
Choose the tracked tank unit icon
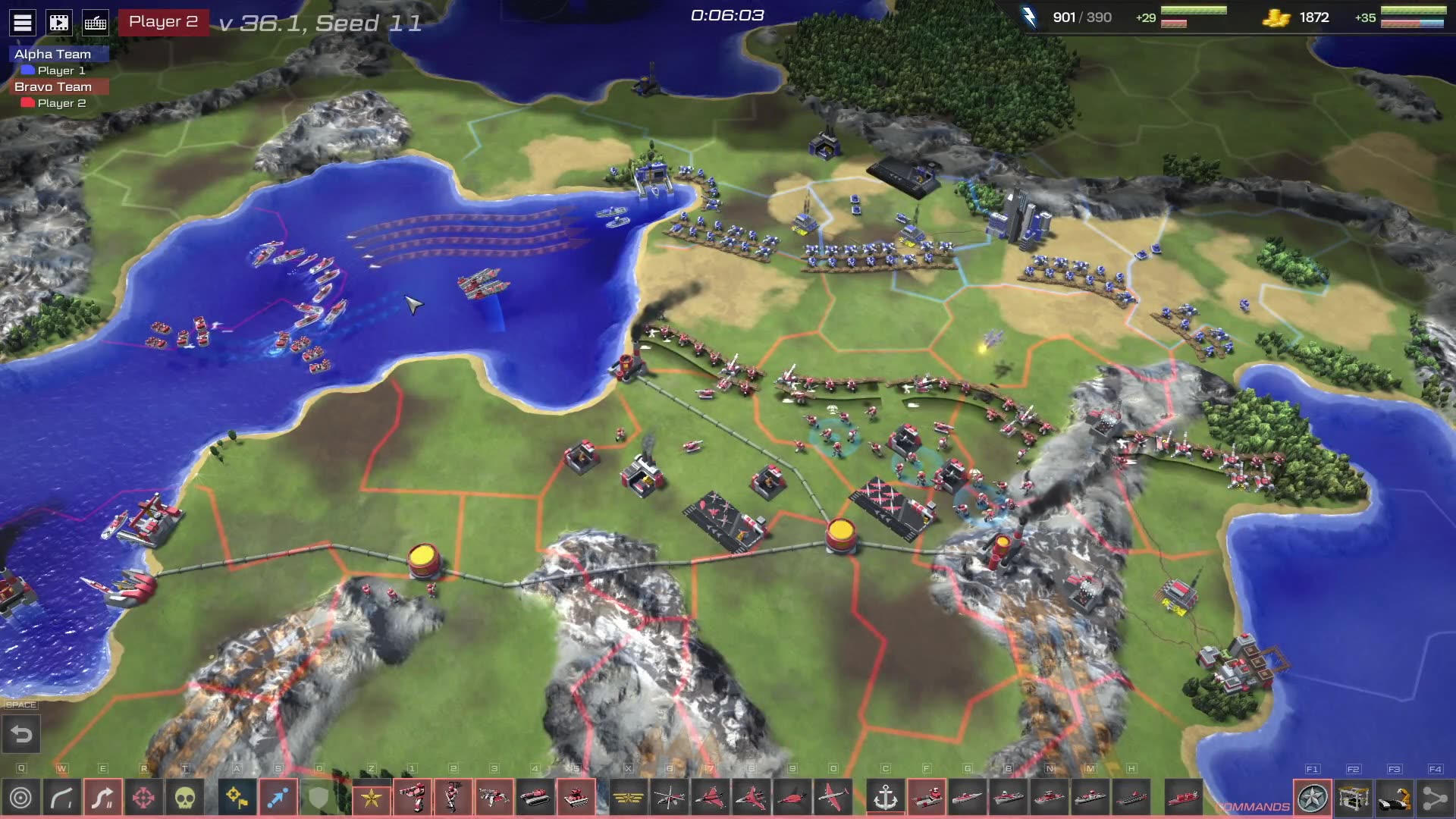535,798
